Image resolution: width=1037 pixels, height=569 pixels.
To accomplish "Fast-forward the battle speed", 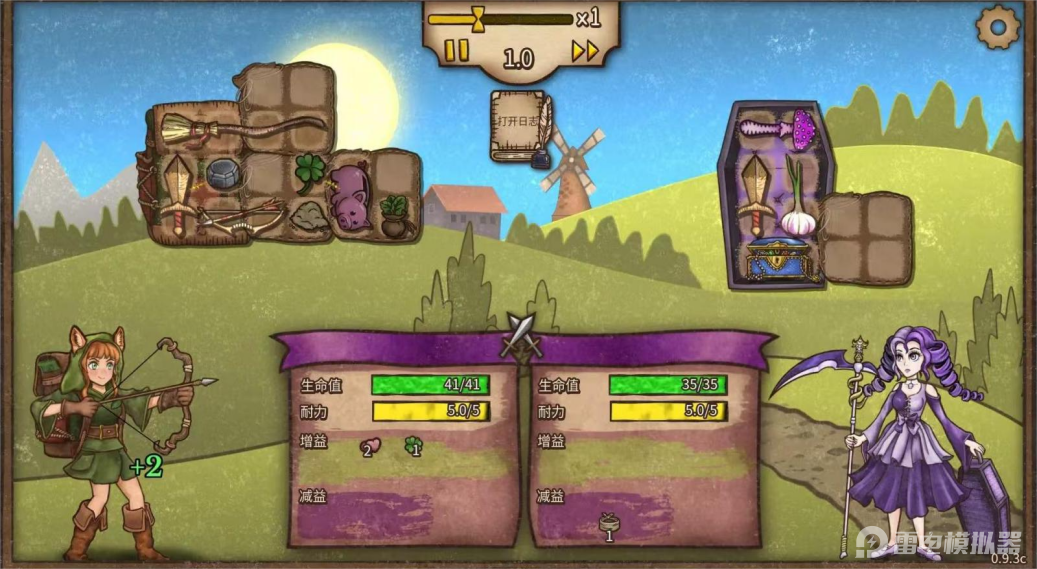I will point(585,51).
